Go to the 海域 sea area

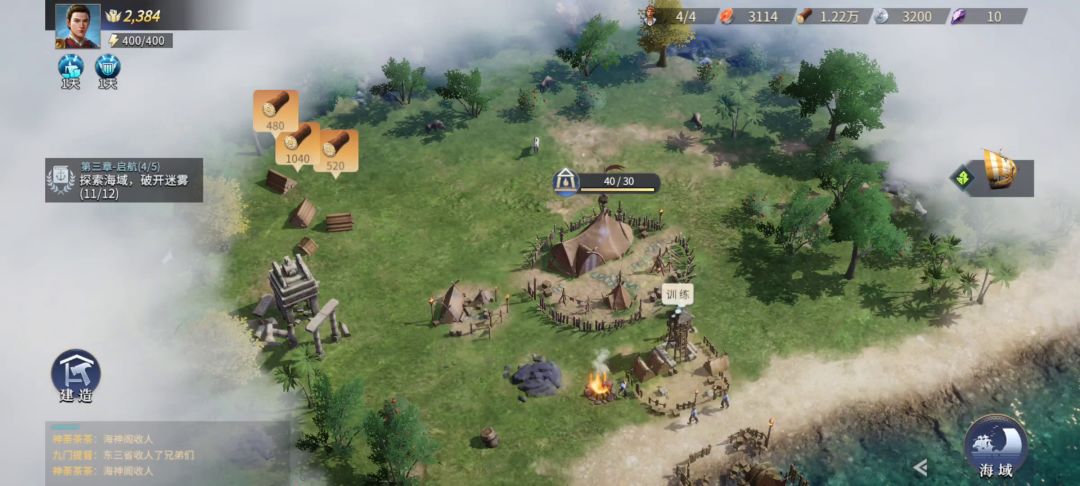point(995,448)
